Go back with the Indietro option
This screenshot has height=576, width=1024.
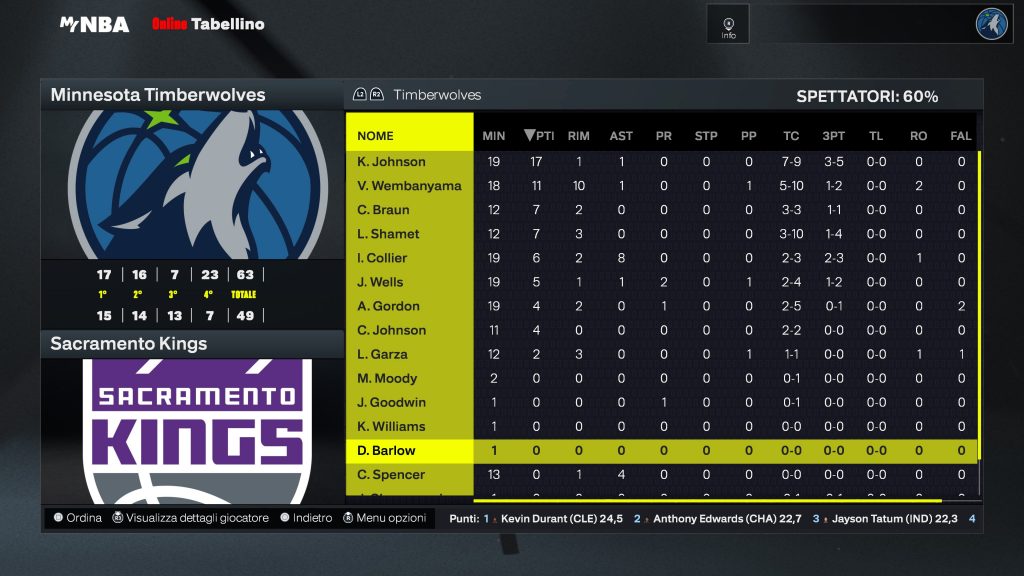306,518
